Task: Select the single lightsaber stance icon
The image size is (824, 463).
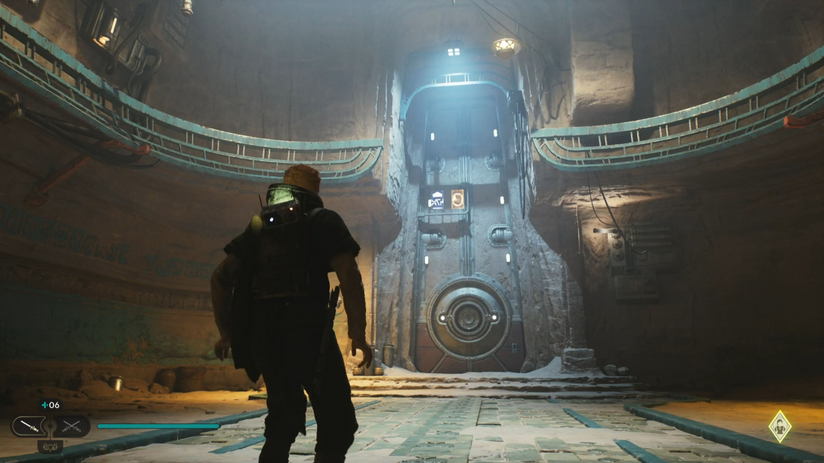Action: coord(27,427)
